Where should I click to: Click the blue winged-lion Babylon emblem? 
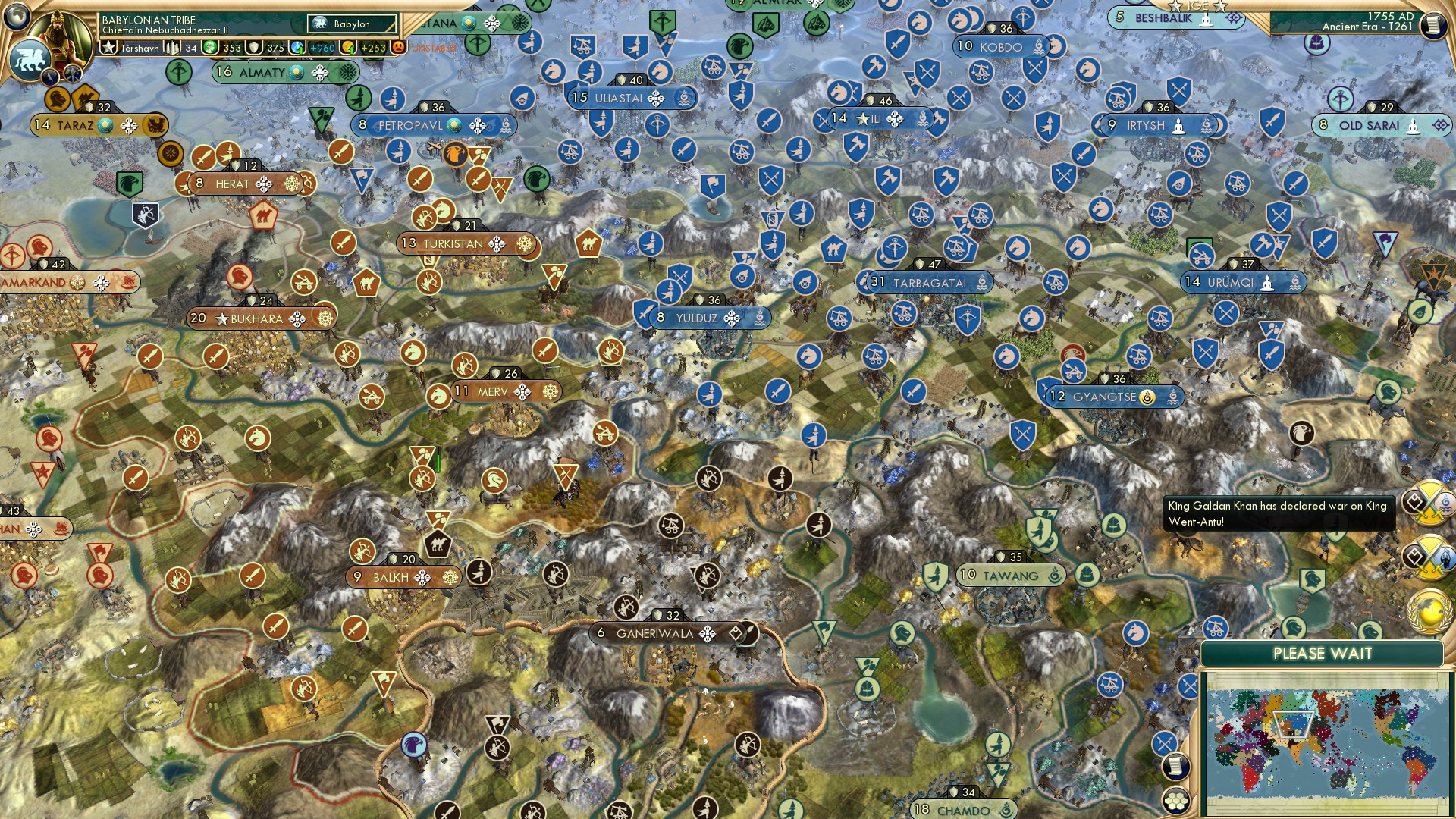coord(30,58)
